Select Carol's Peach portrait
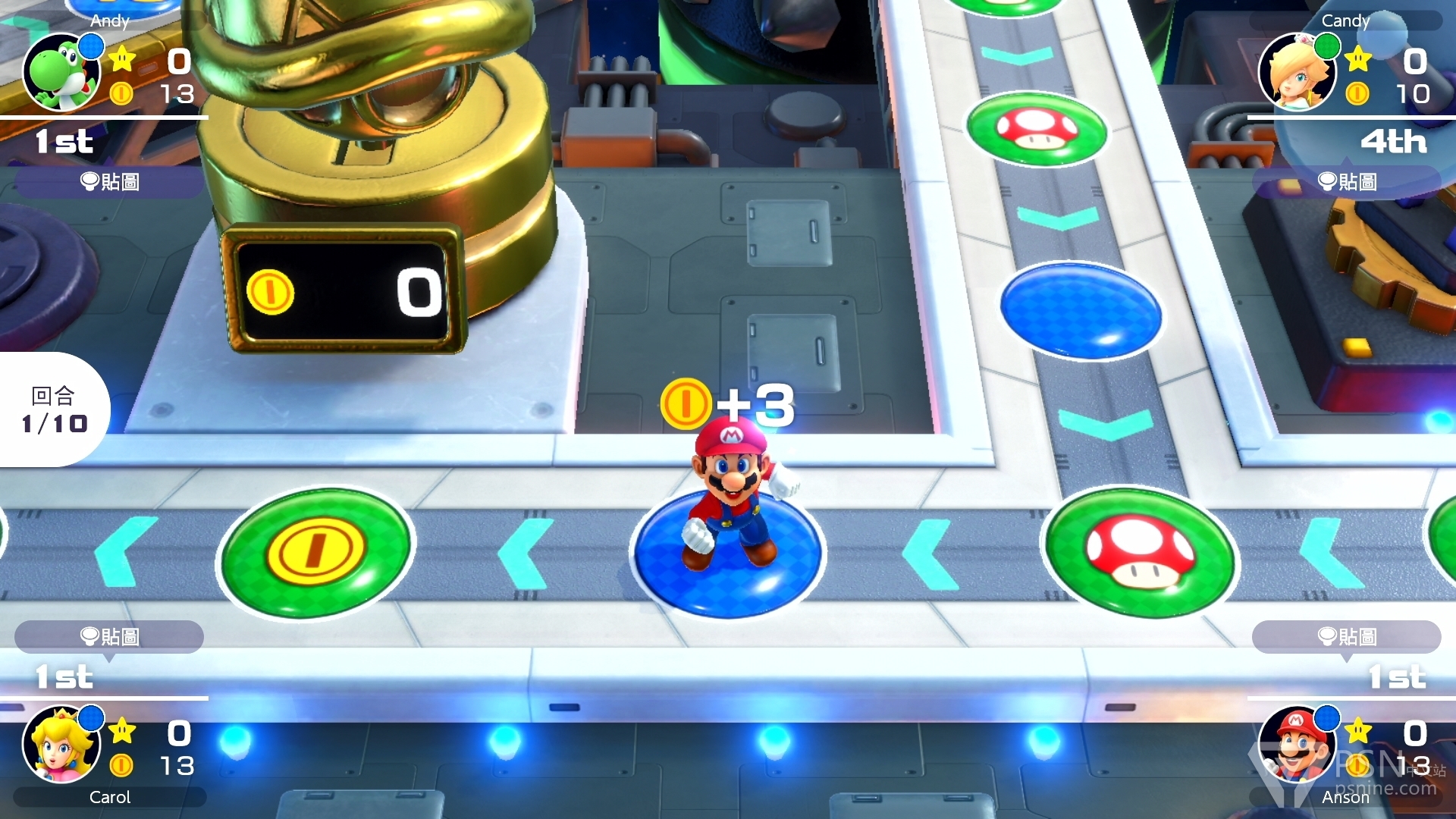1456x819 pixels. tap(61, 745)
